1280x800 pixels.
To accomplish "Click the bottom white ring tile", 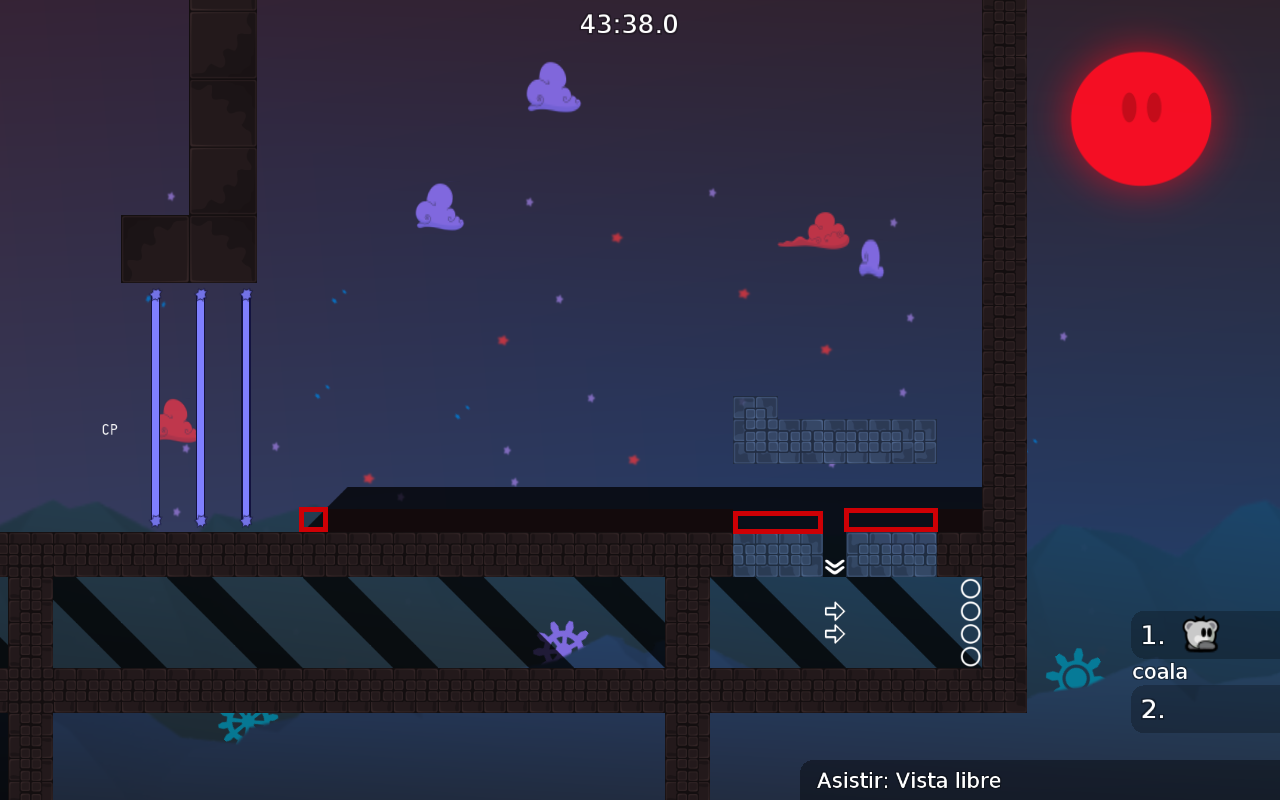I will pyautogui.click(x=970, y=657).
